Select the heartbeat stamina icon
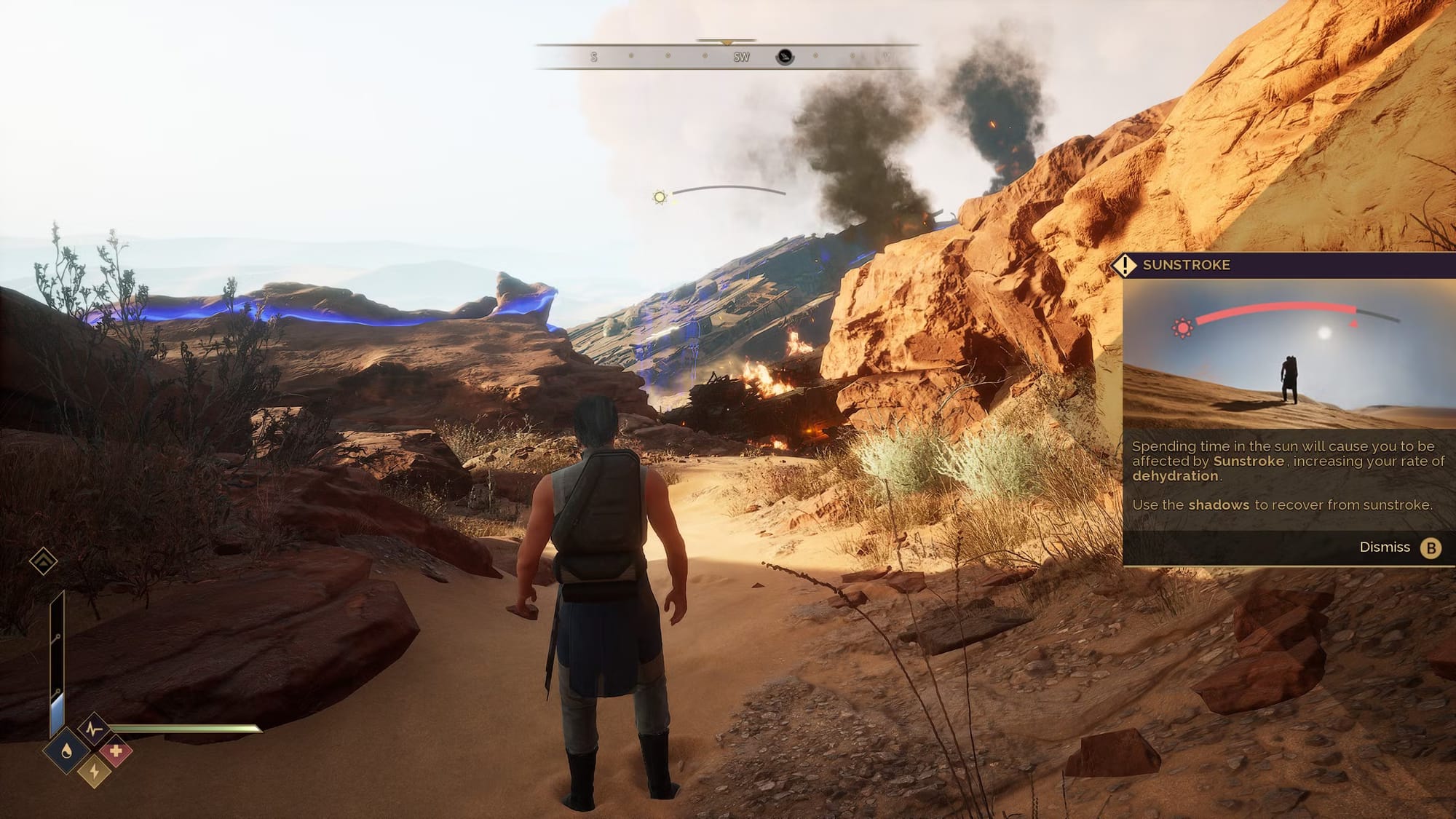The height and width of the screenshot is (819, 1456). coord(93,728)
